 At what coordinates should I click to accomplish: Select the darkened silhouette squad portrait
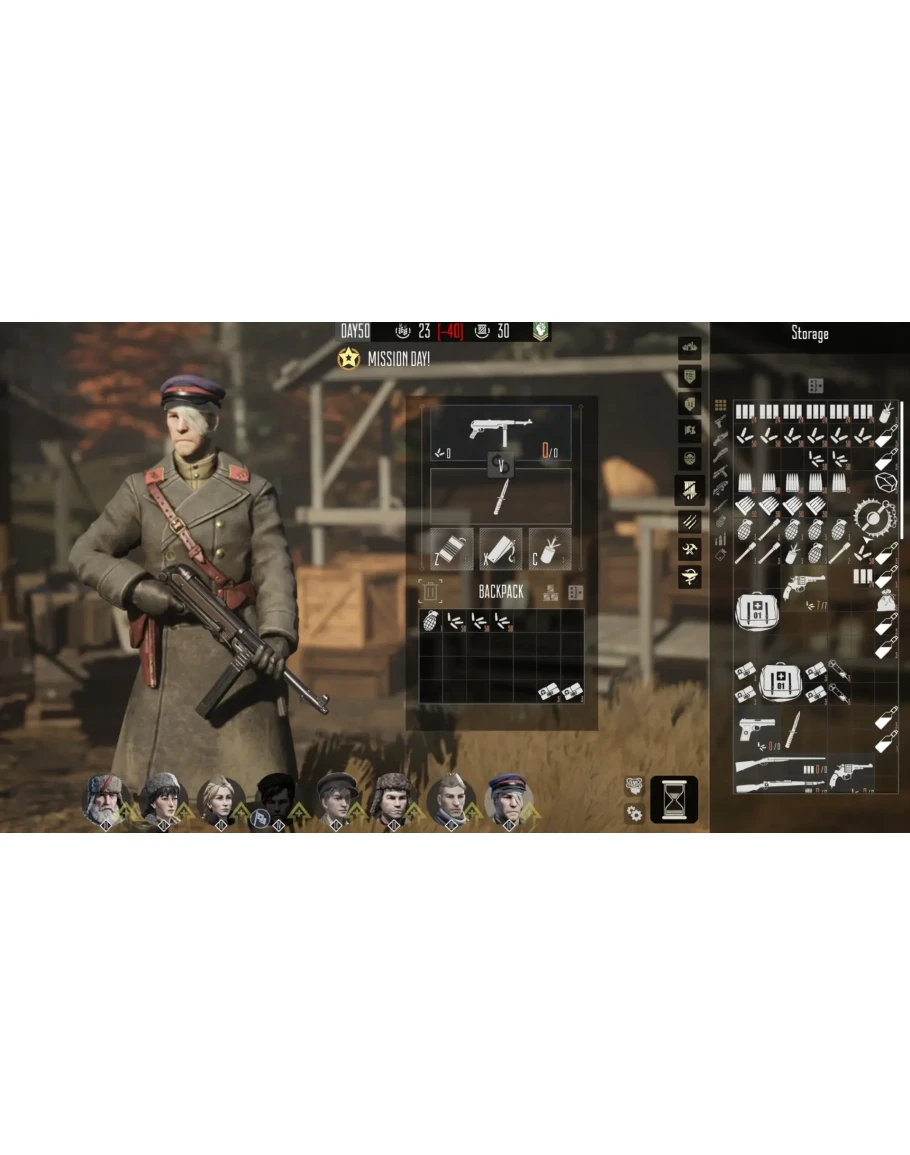tap(276, 798)
